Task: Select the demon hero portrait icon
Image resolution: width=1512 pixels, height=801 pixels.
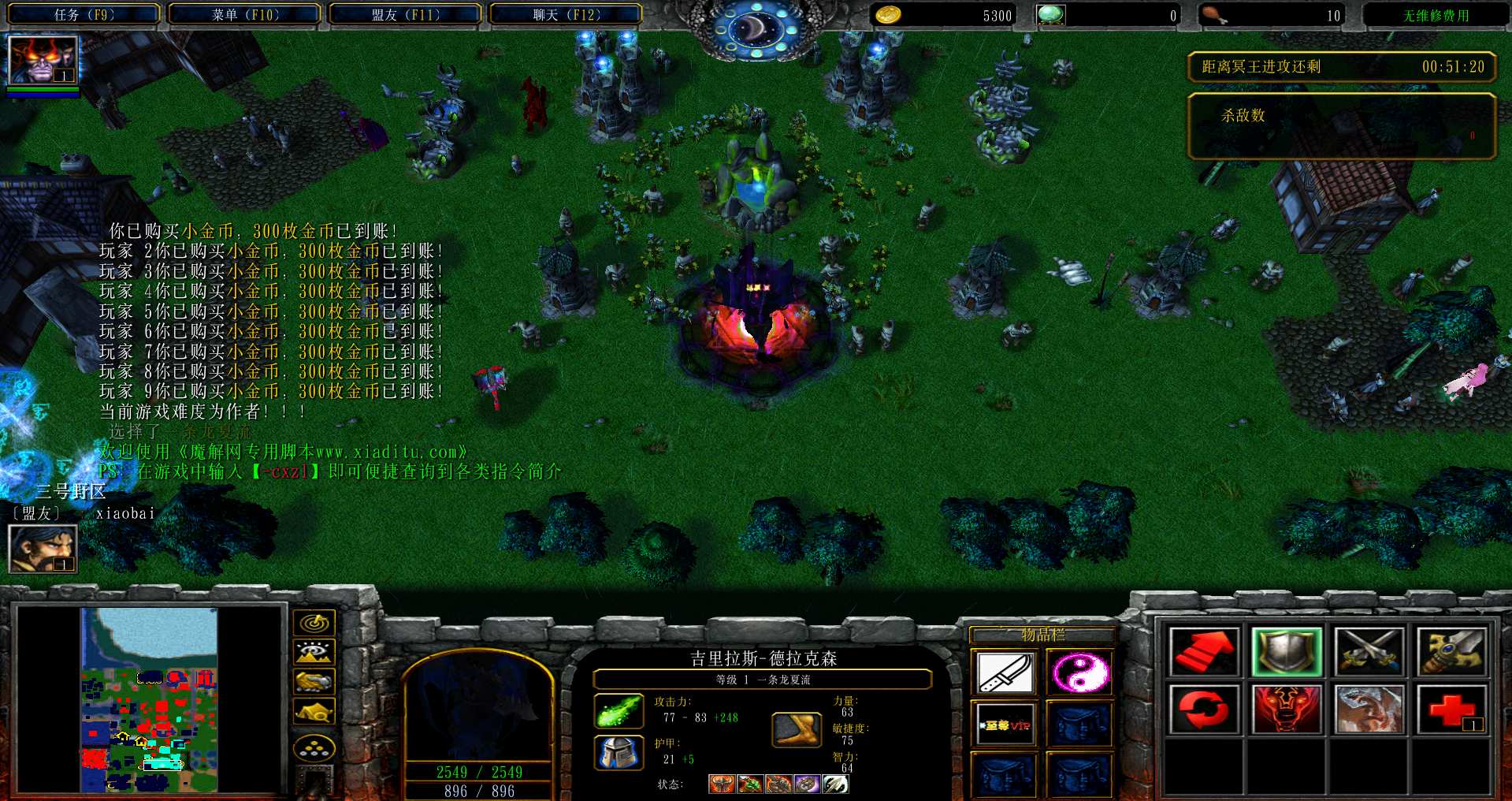Action: (x=43, y=60)
